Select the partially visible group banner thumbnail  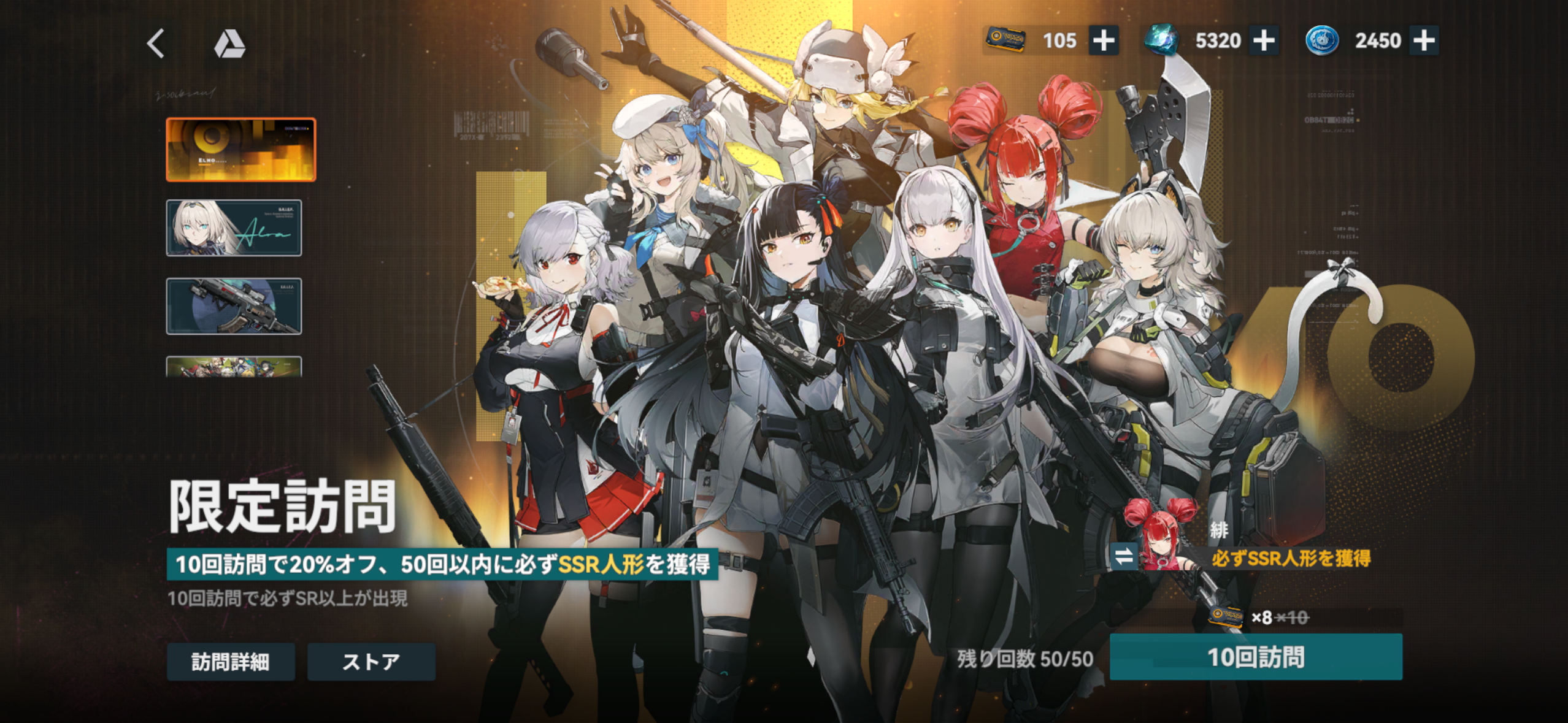[234, 367]
